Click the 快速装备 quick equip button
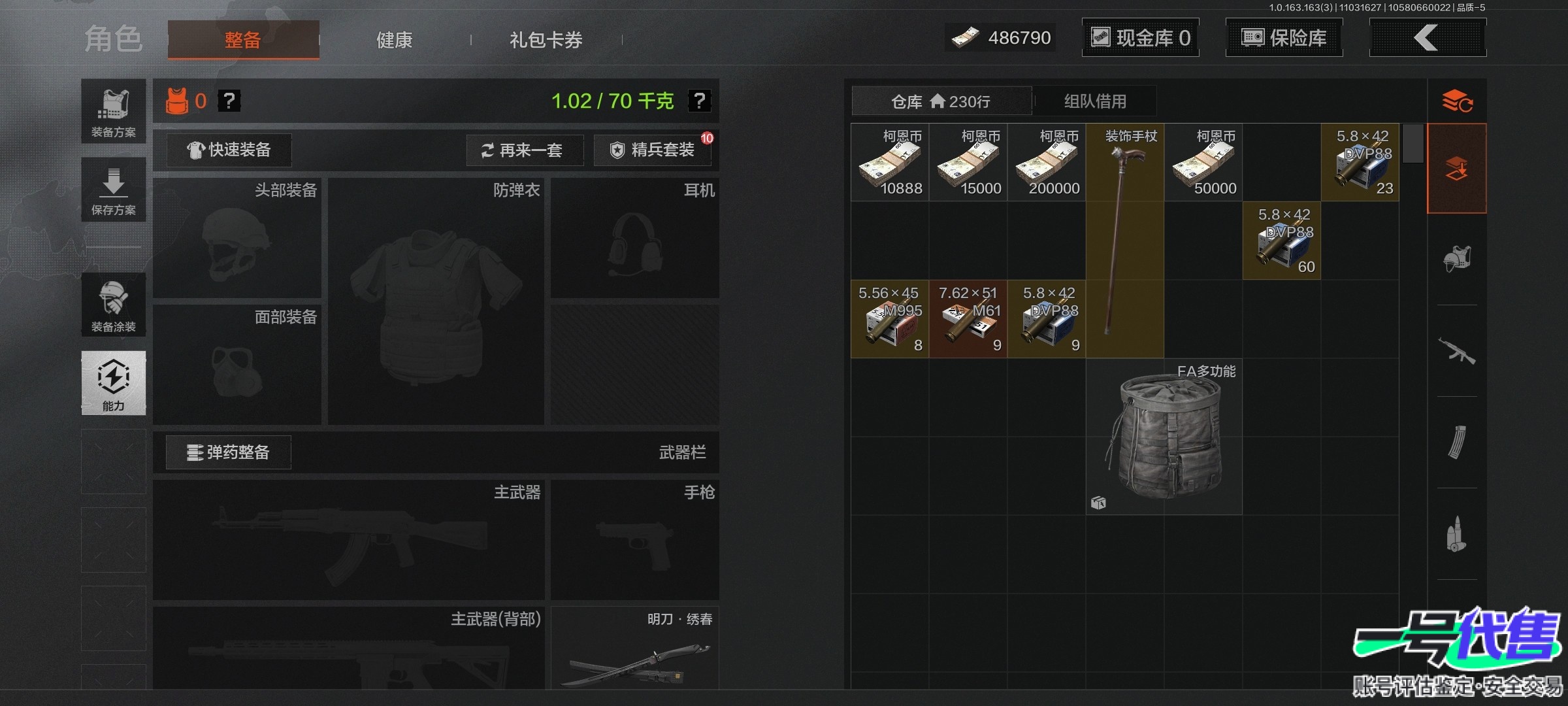The image size is (1568, 706). click(229, 150)
